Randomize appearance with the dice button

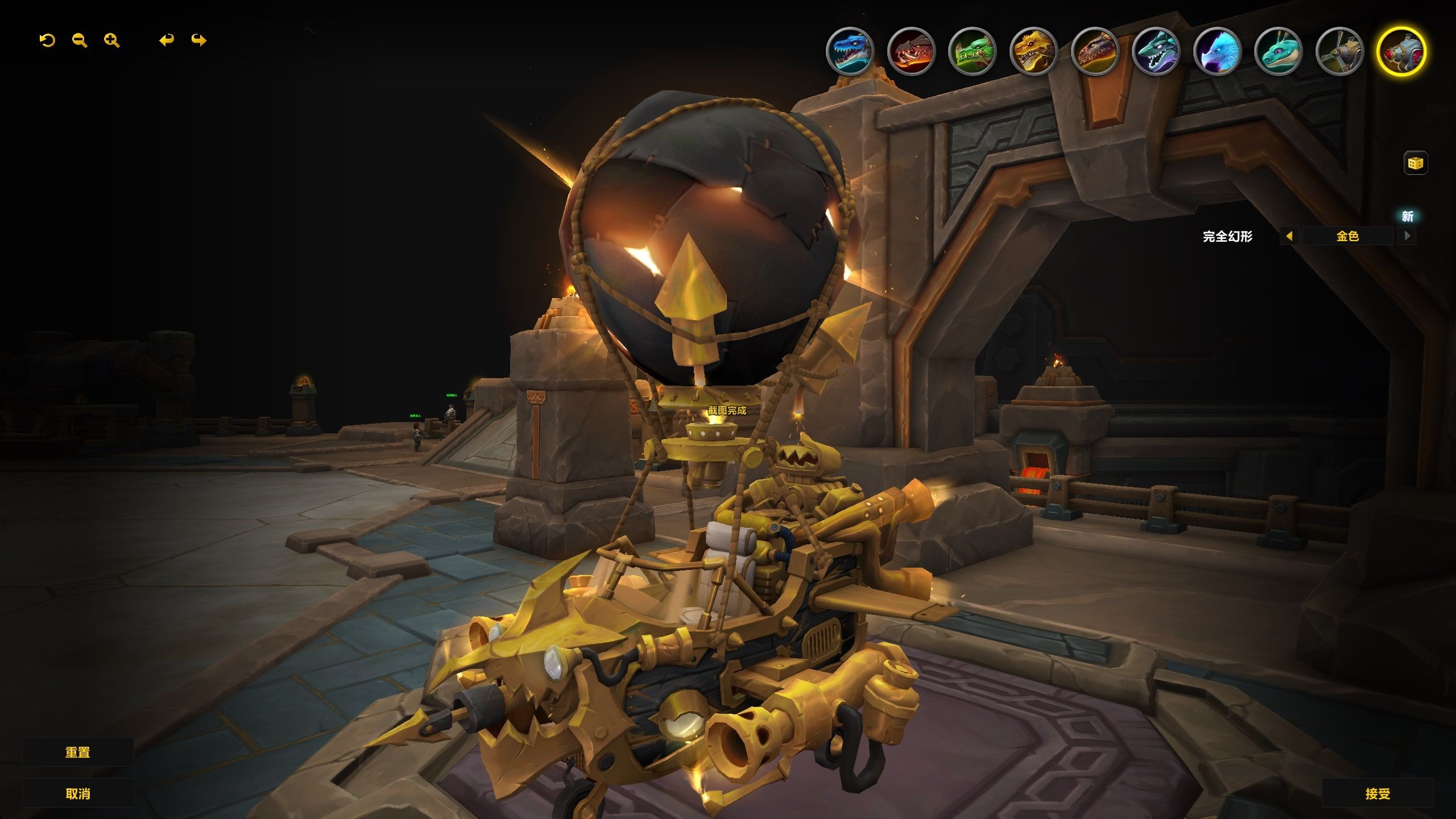pyautogui.click(x=1415, y=164)
